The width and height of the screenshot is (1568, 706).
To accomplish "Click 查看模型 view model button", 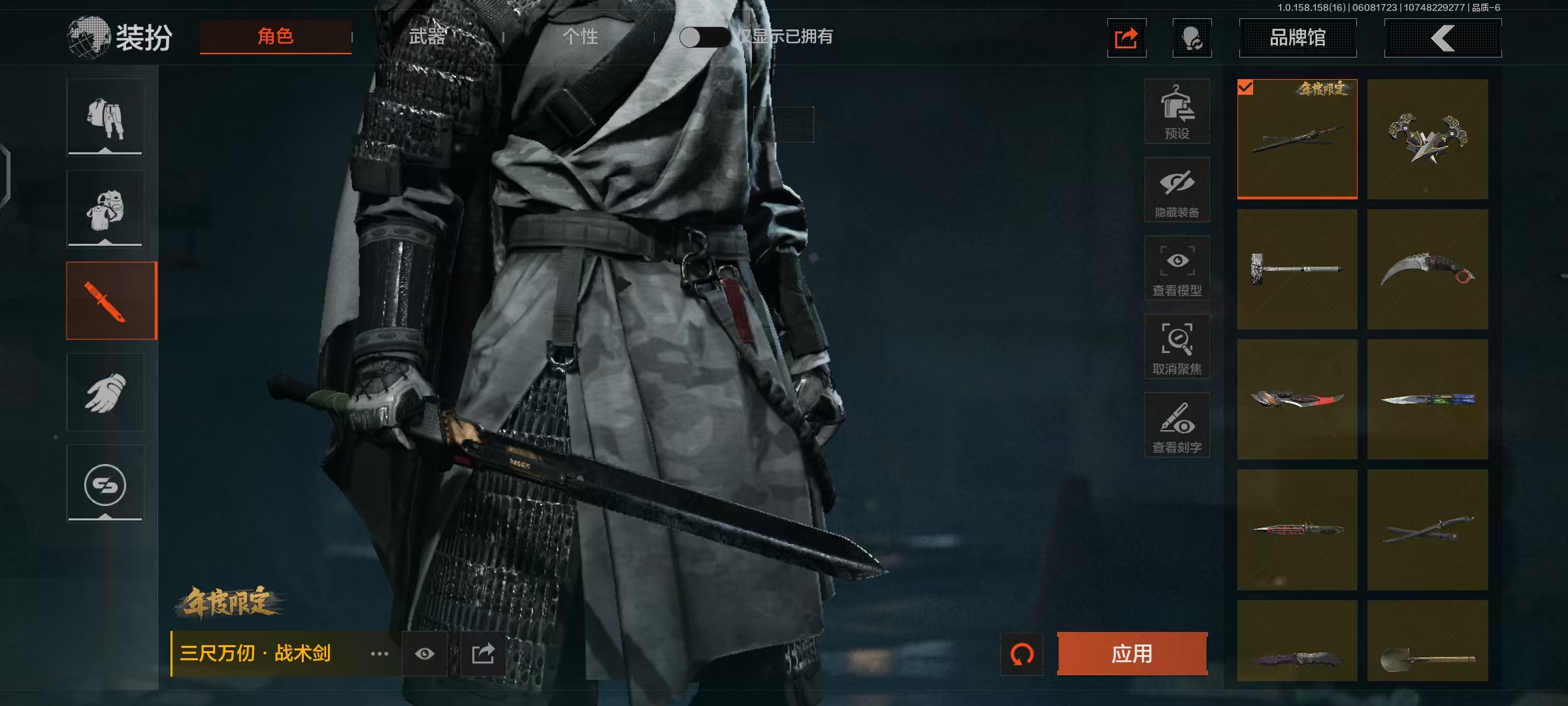I will (1177, 268).
